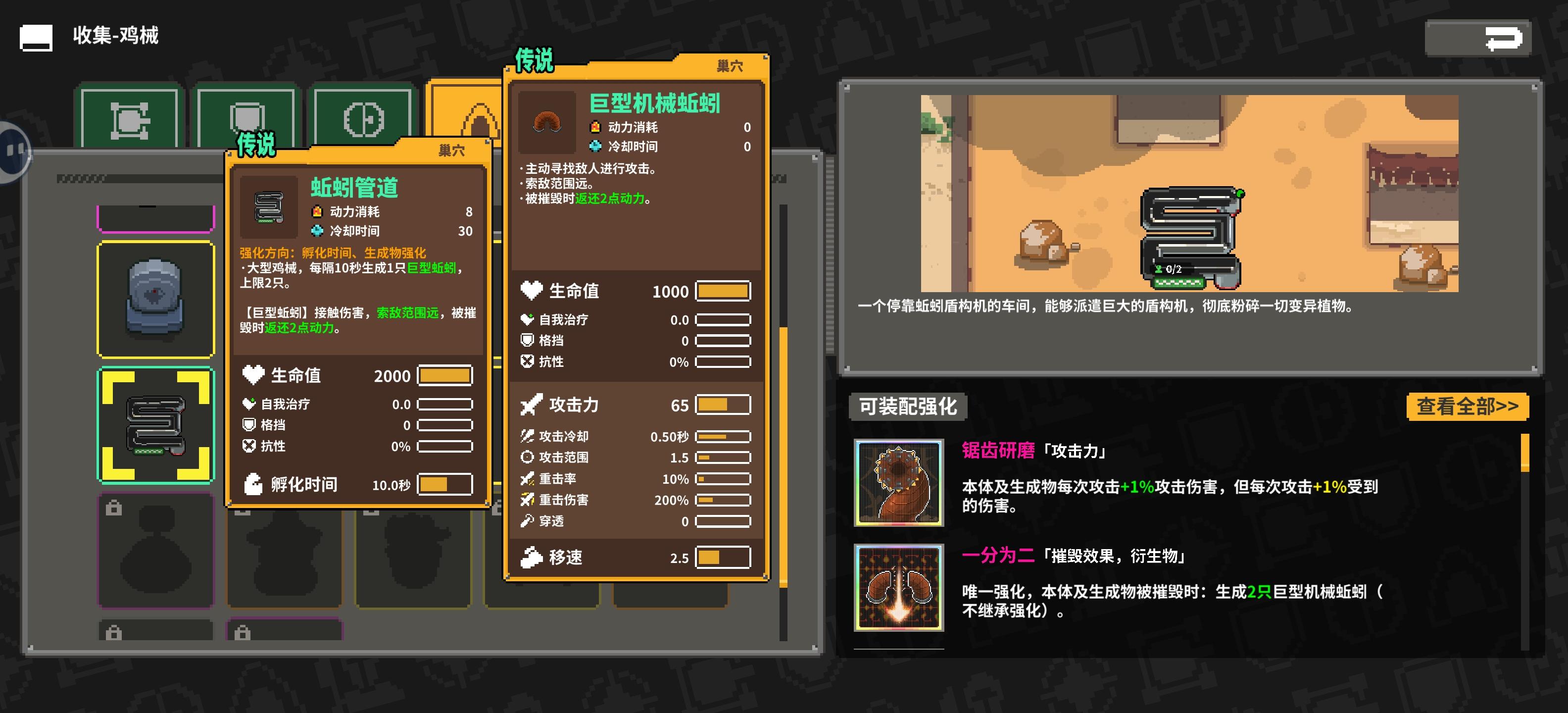Select the turret machine thumbnail in the sidebar
This screenshot has height=713, width=1568.
pos(154,299)
